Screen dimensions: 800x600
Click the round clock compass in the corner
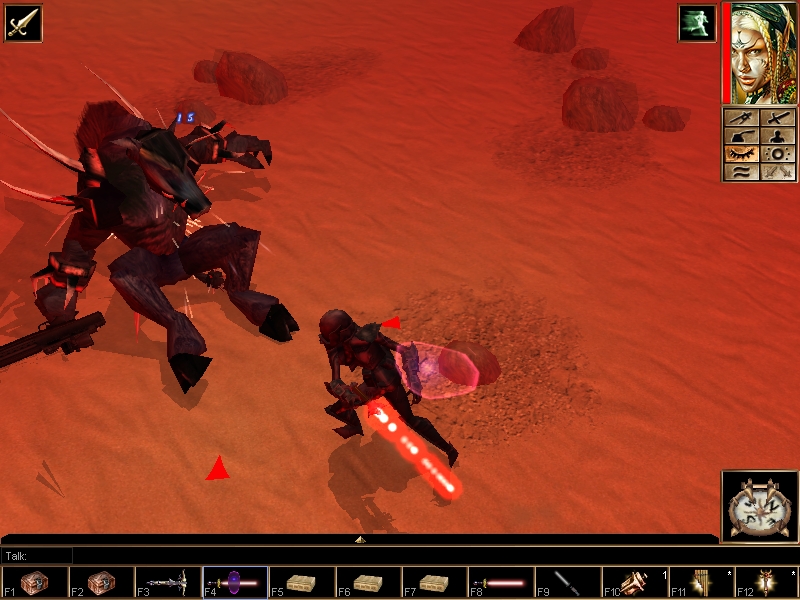[759, 506]
